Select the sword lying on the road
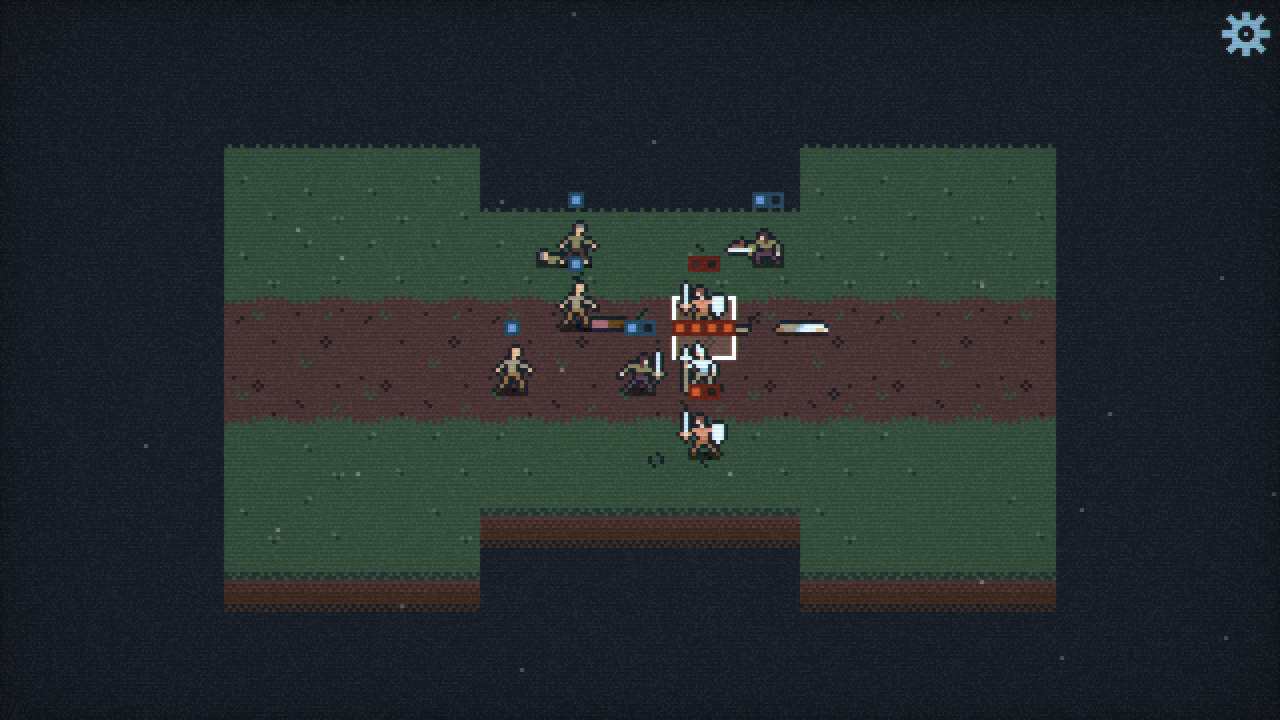 click(801, 327)
